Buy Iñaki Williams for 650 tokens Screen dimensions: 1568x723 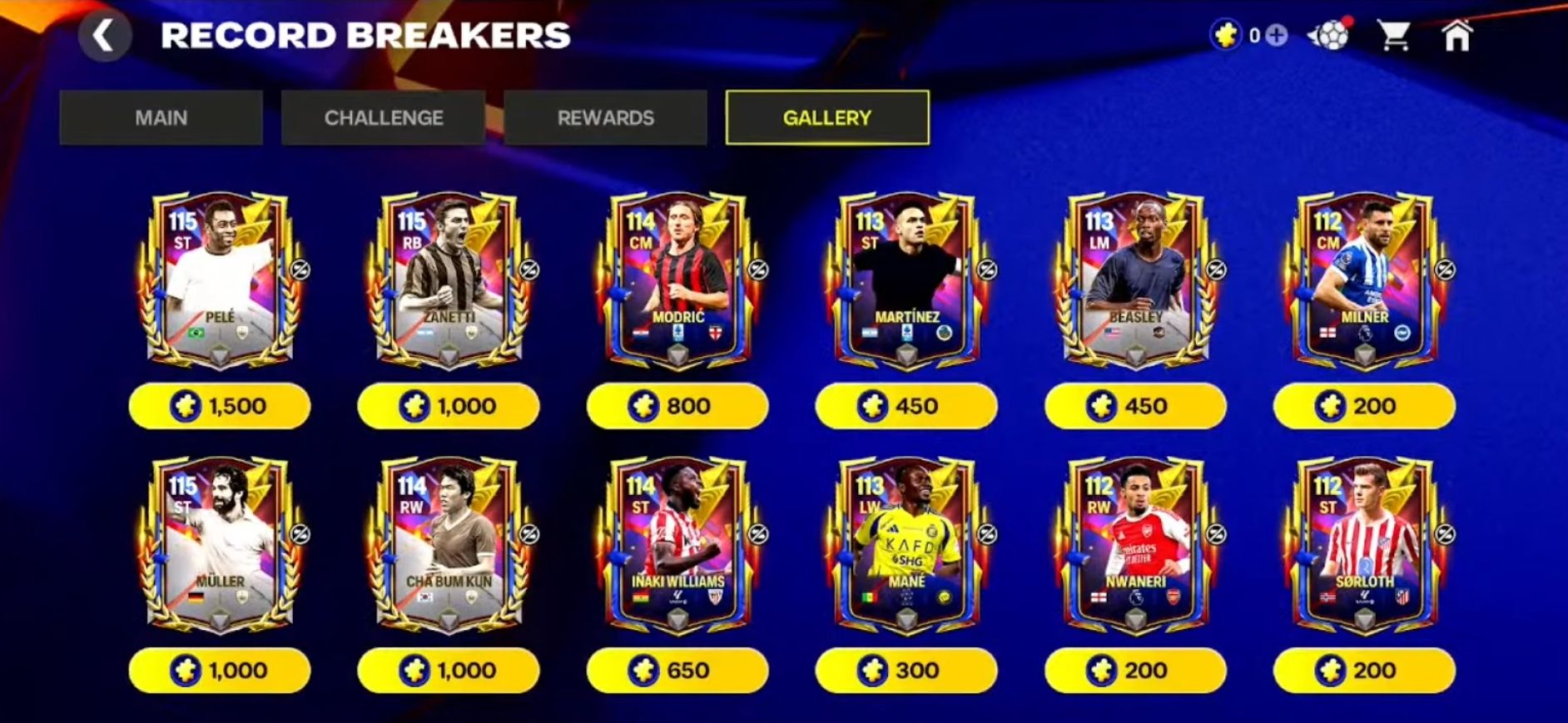(677, 671)
